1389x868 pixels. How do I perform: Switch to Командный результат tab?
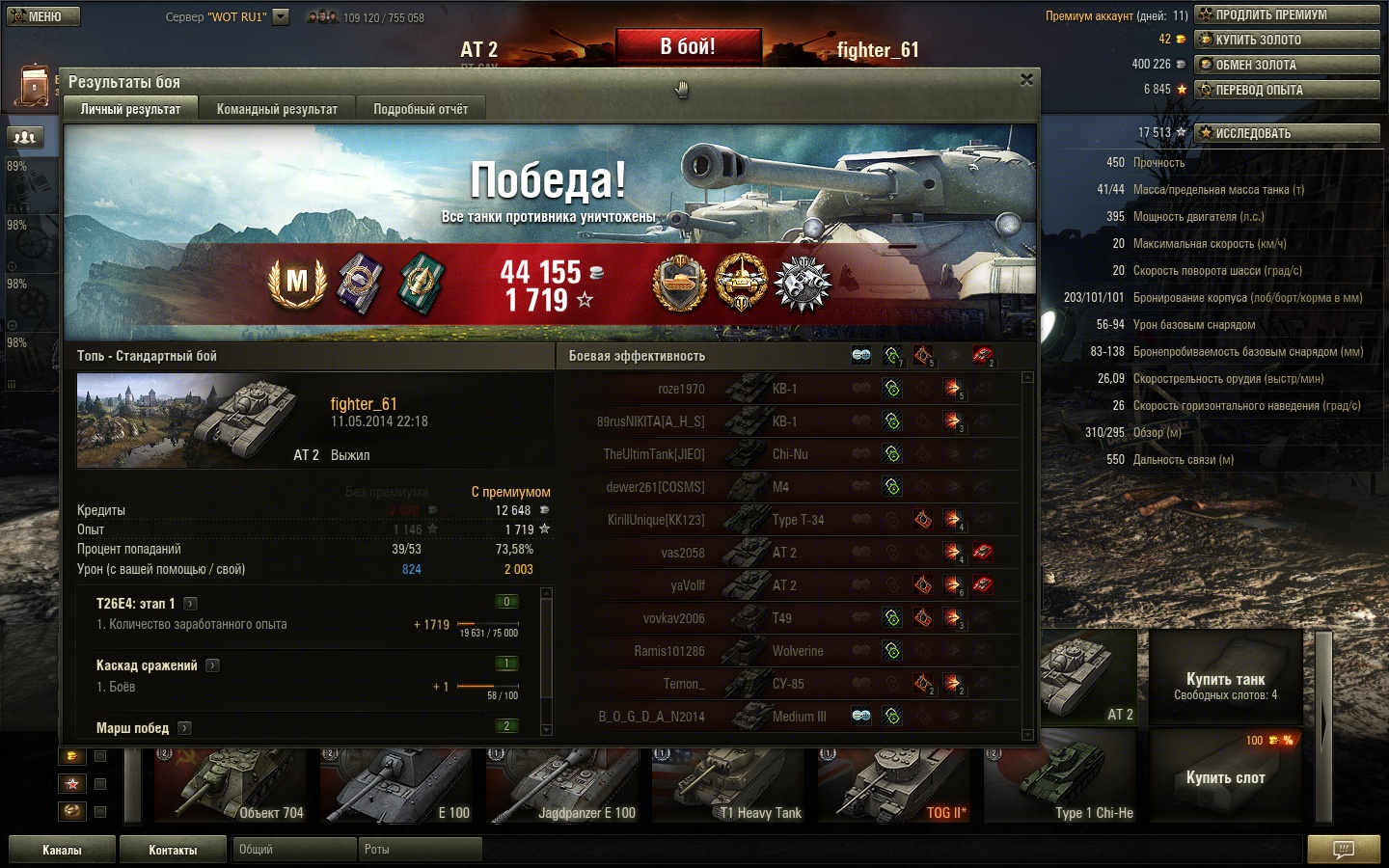(x=277, y=109)
